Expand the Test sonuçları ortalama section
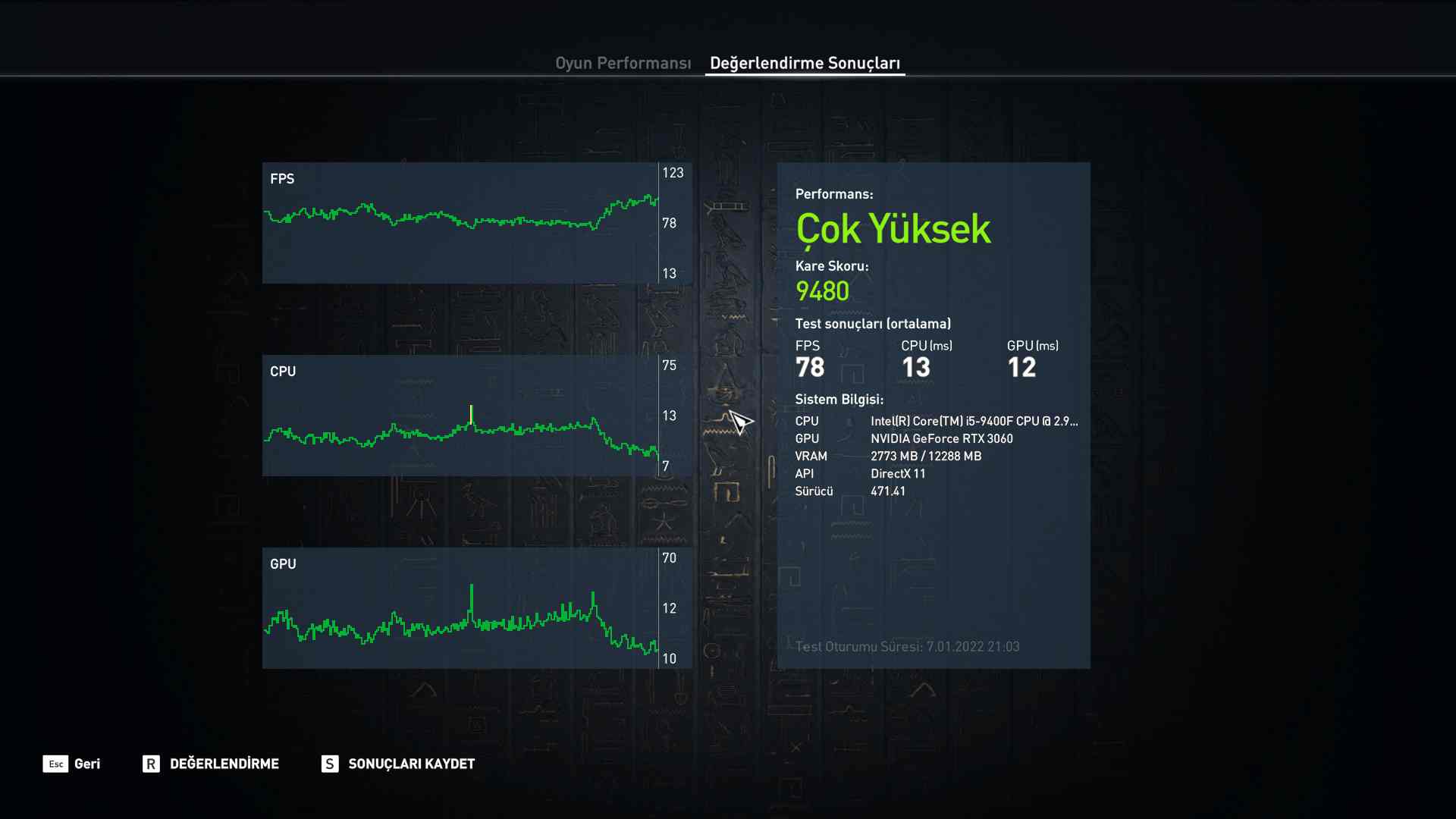Viewport: 1456px width, 819px height. 872,323
